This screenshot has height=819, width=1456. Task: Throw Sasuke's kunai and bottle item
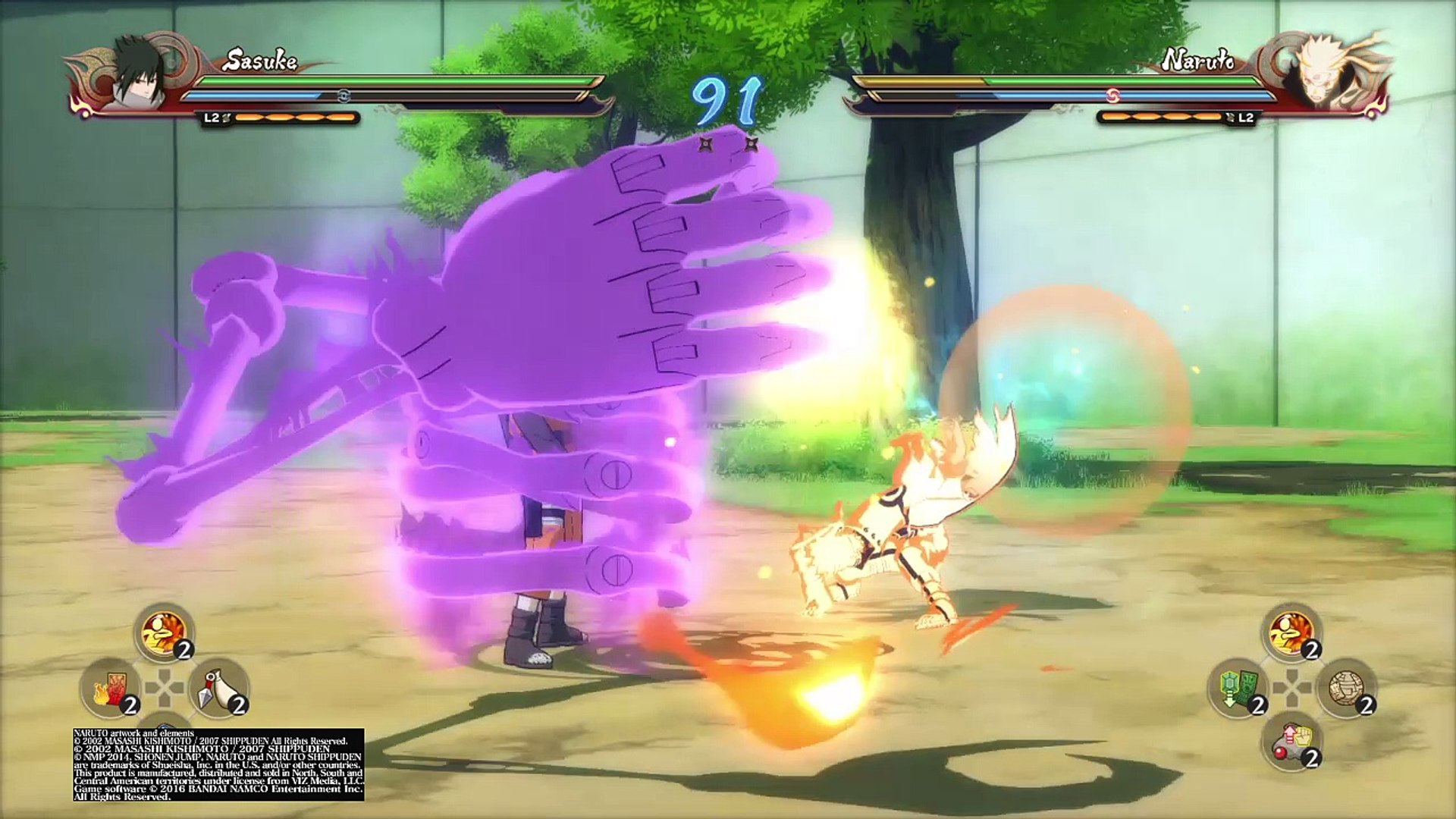pyautogui.click(x=218, y=688)
